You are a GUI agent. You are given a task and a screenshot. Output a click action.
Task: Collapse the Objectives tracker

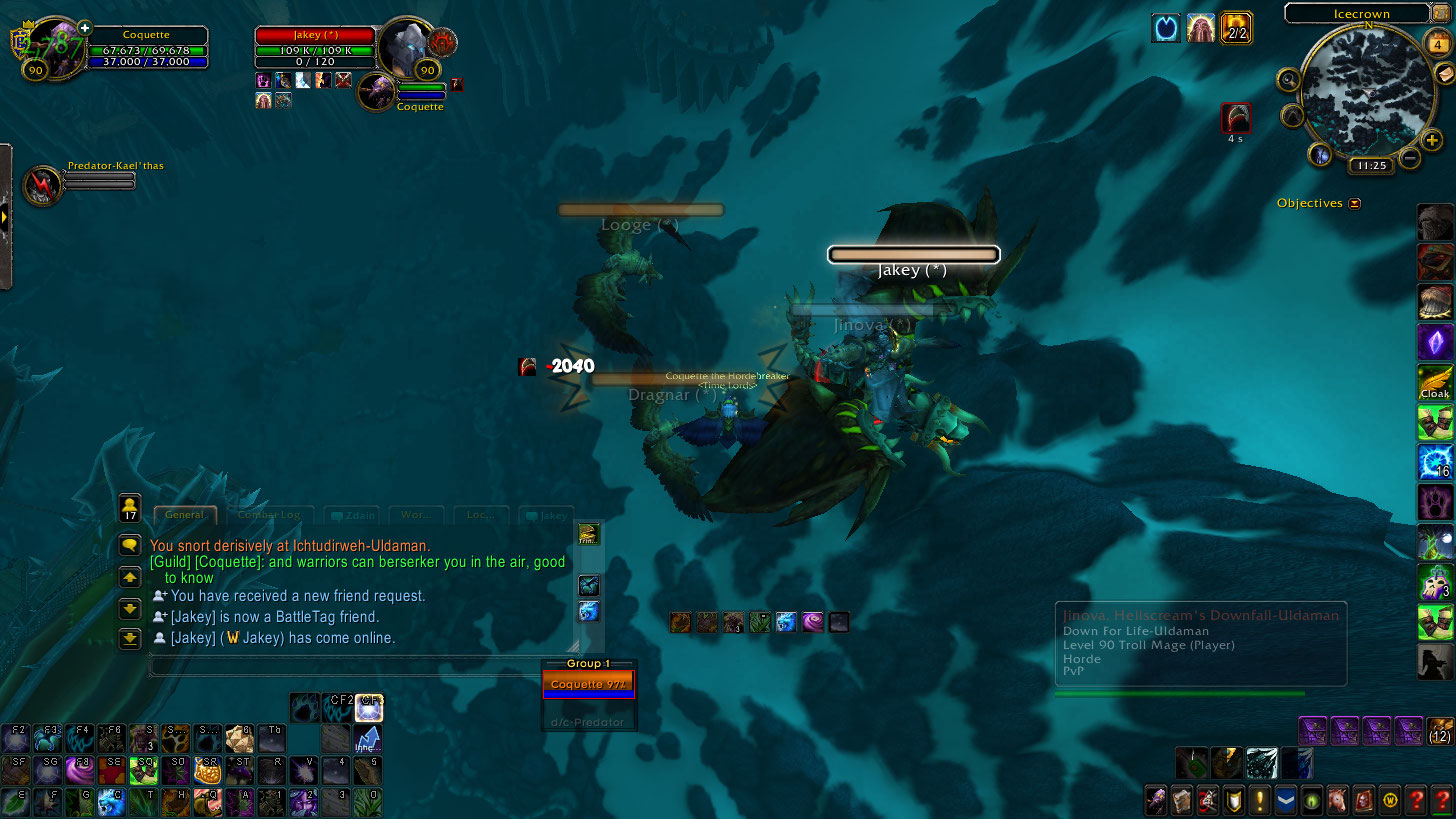tap(1354, 203)
